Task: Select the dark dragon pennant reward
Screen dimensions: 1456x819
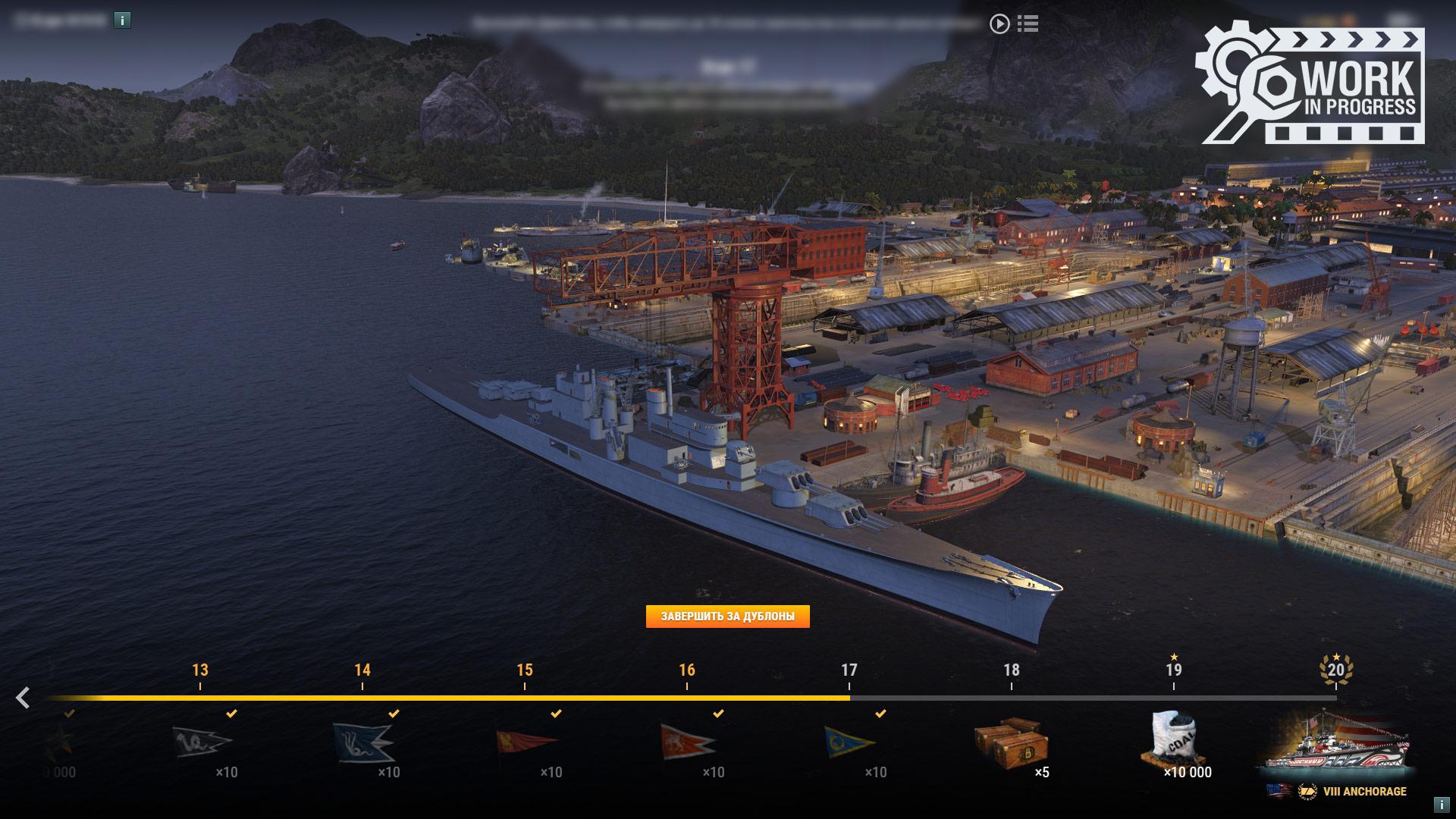Action: pos(201,741)
